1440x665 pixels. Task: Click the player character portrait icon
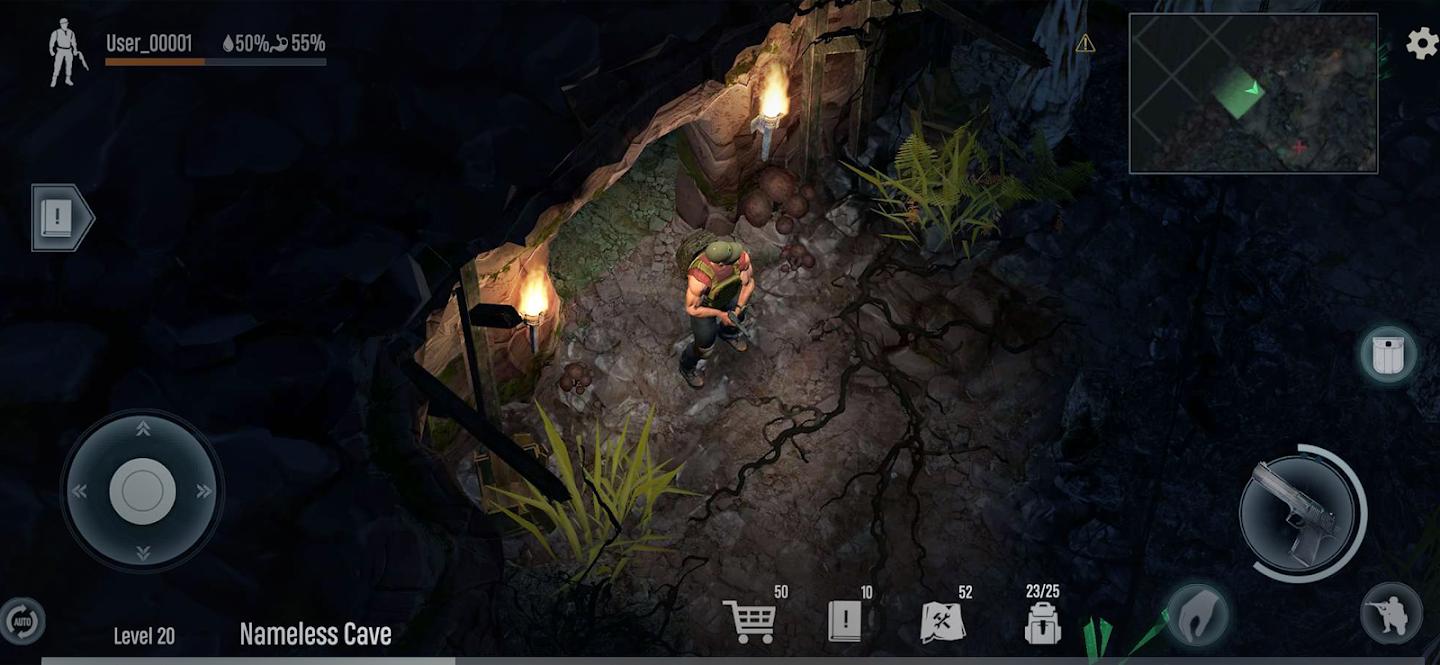[67, 53]
